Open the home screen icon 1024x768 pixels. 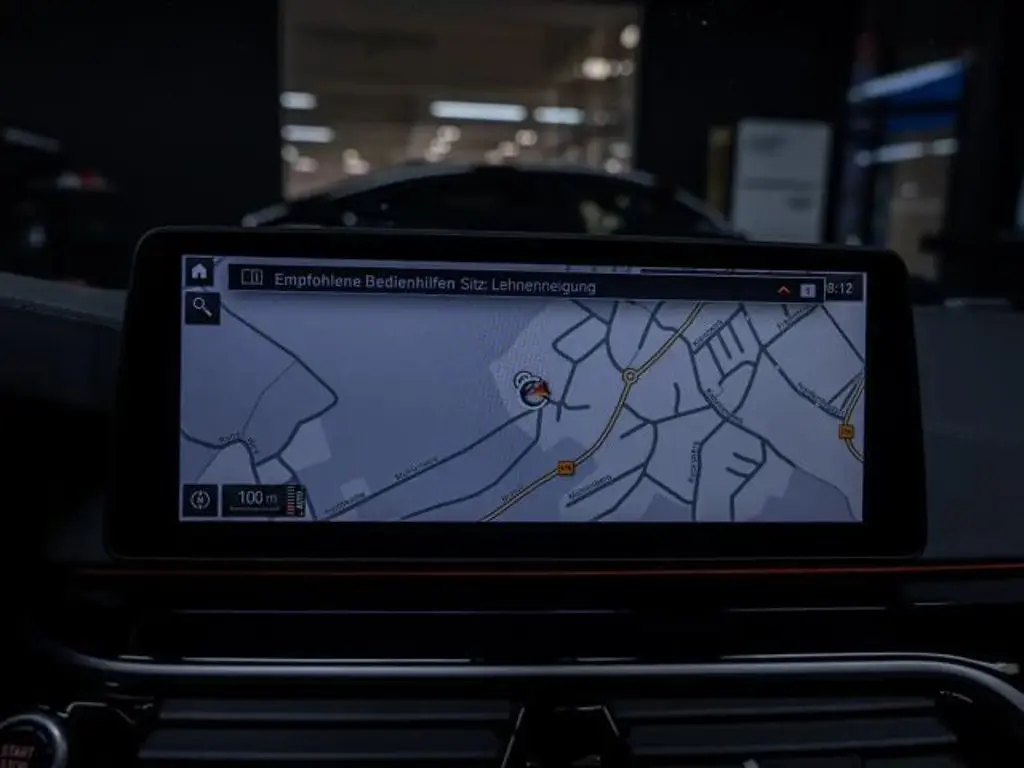[199, 272]
